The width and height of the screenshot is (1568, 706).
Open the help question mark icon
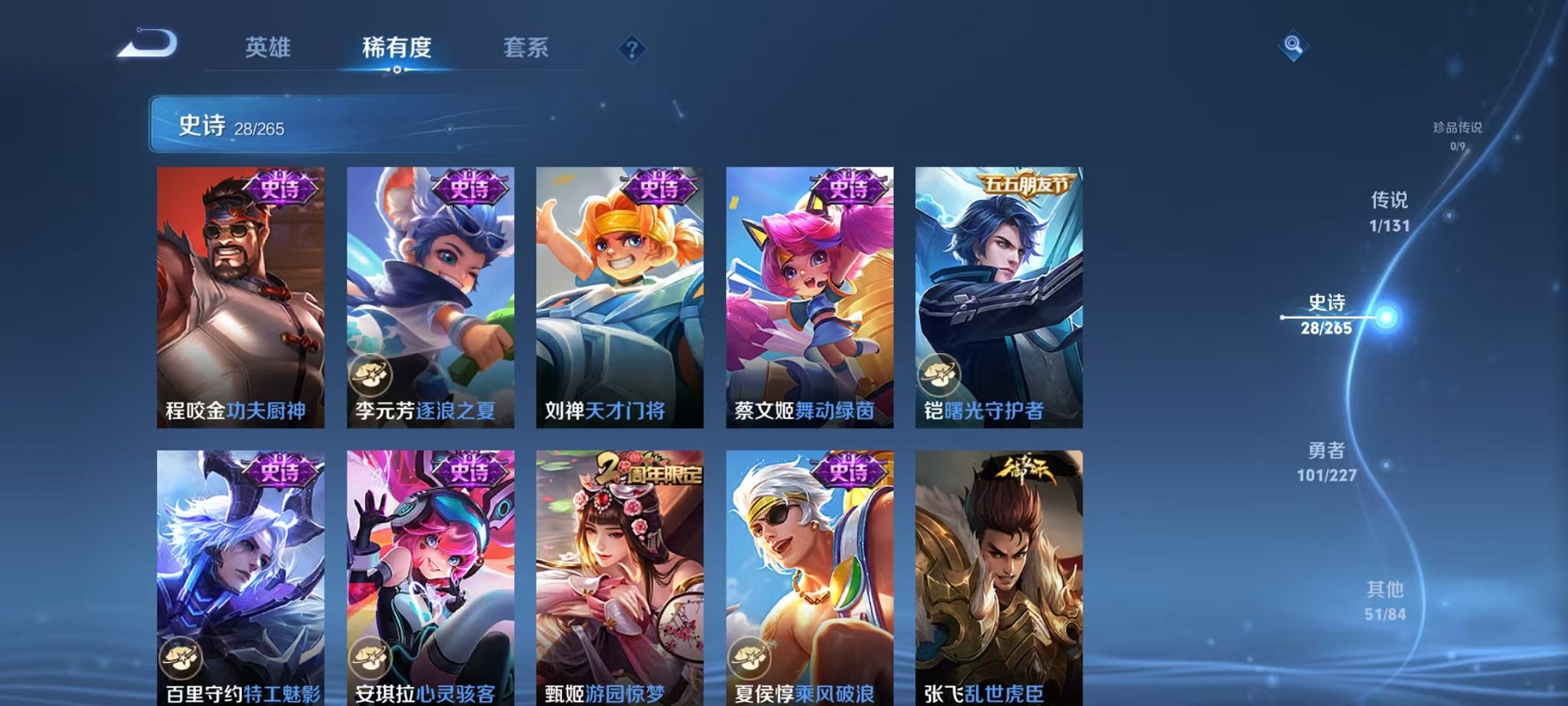coord(632,49)
